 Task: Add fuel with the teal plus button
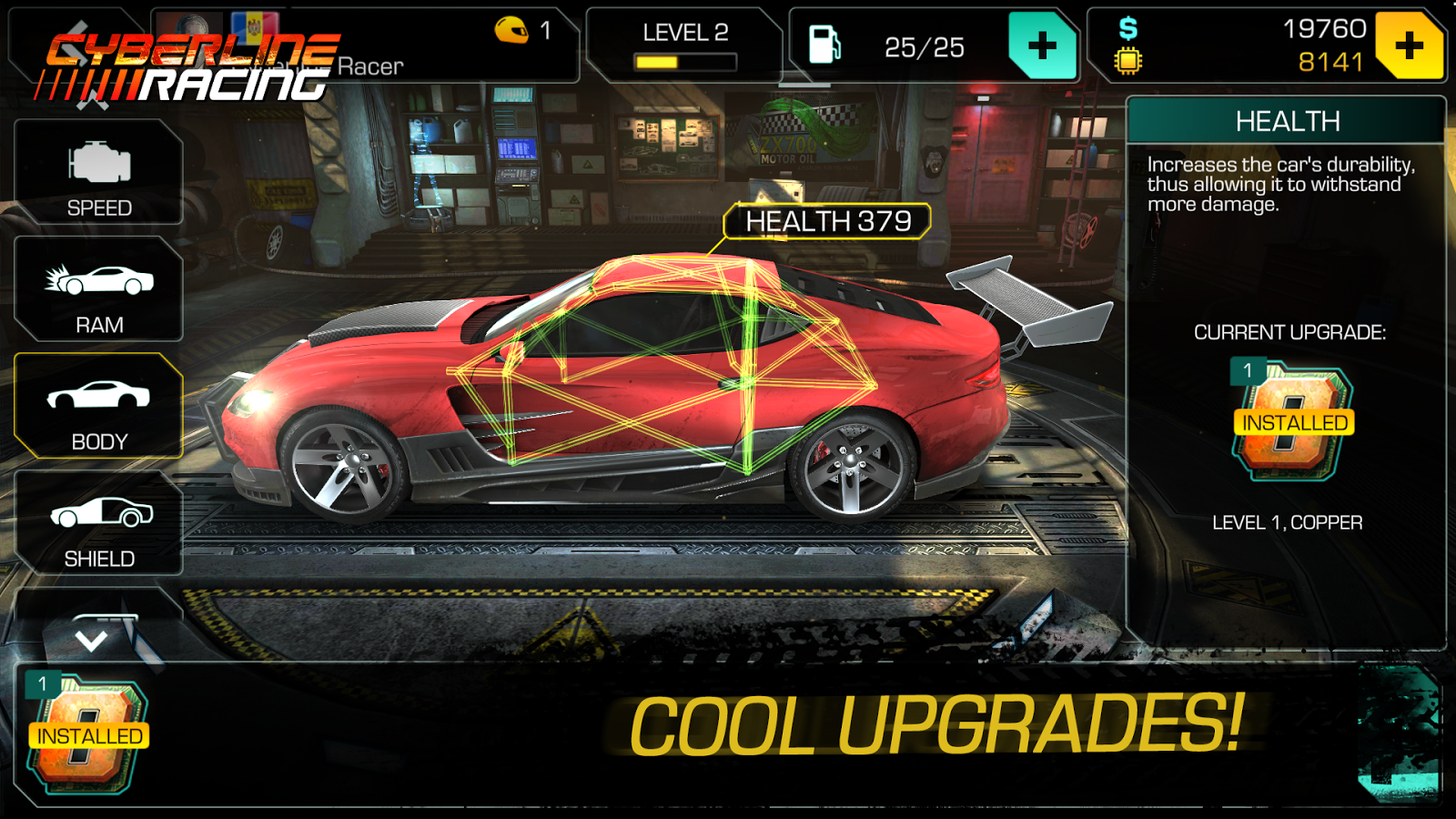click(1042, 45)
